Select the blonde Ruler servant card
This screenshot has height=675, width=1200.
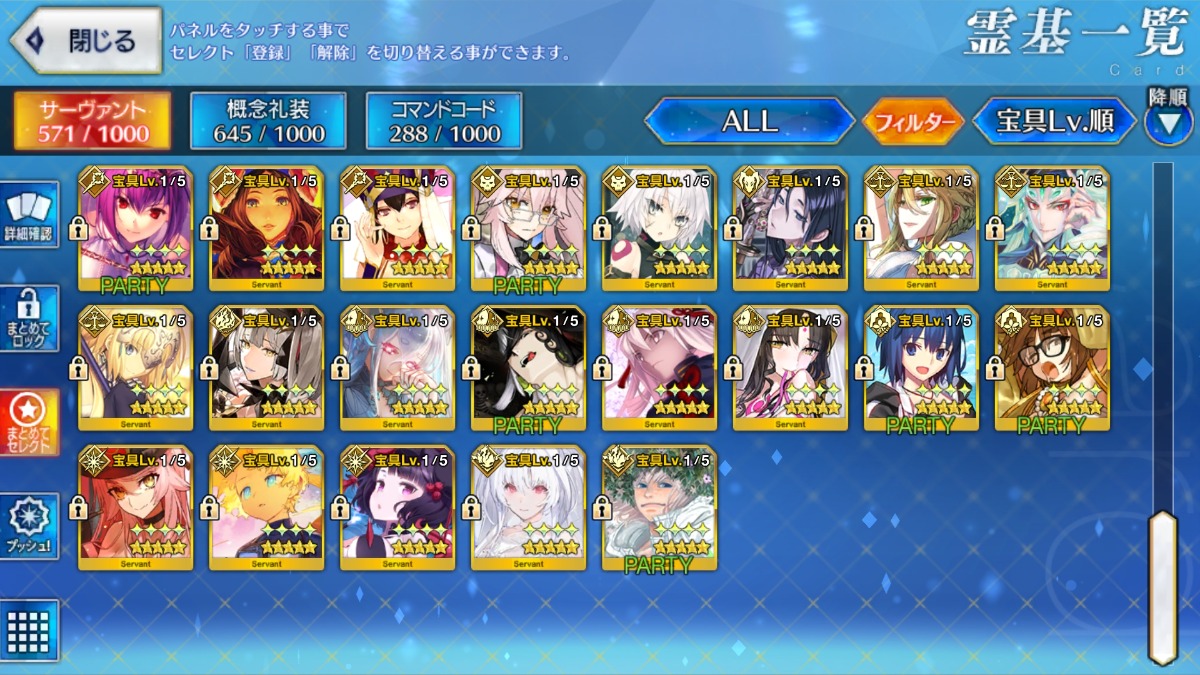point(136,367)
